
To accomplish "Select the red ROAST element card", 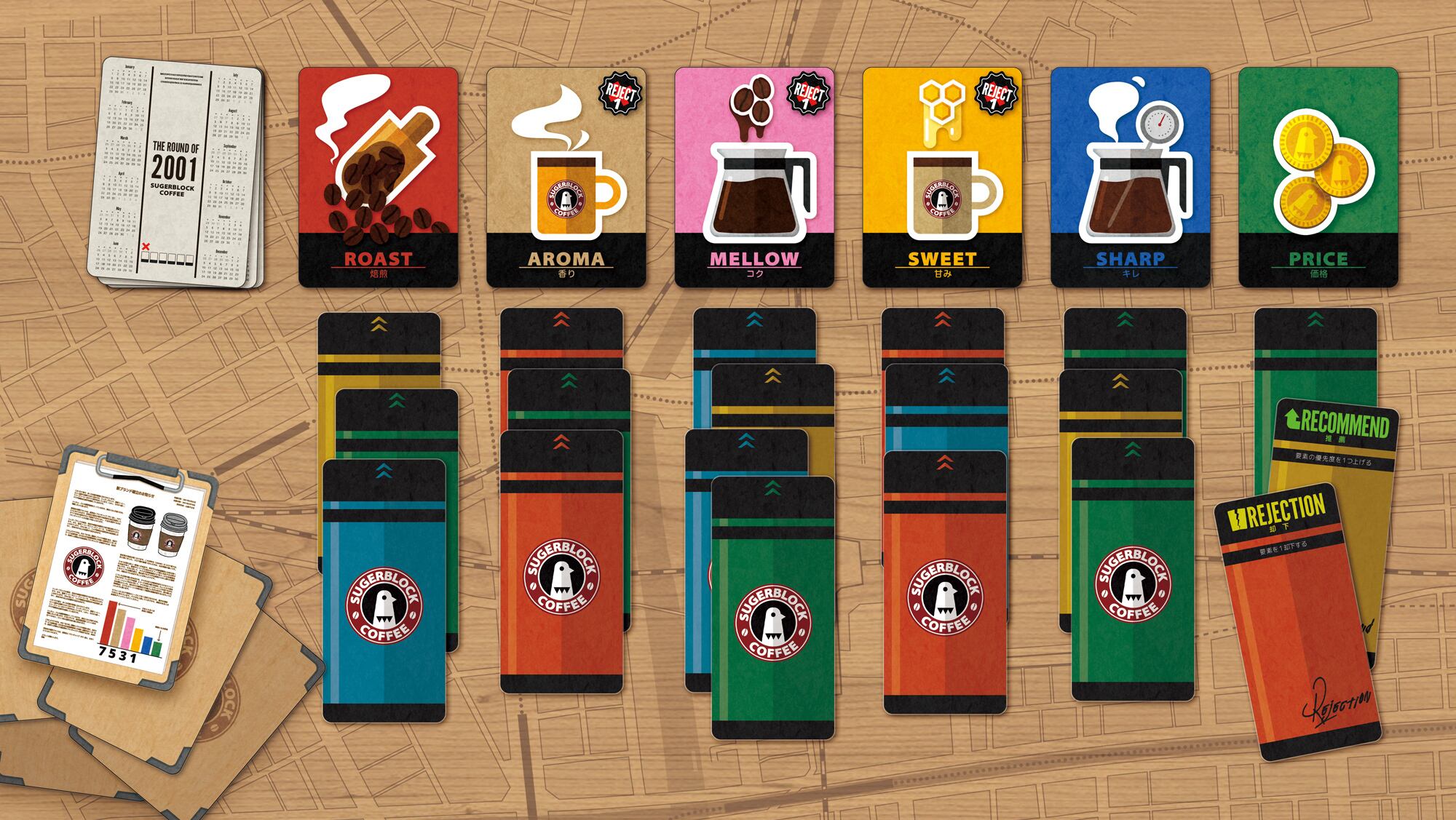I will (x=378, y=177).
